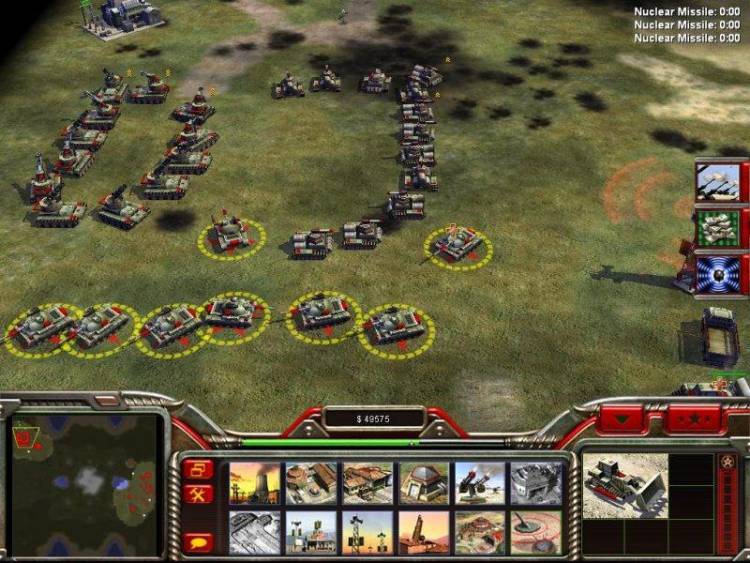Choose the Nuclear Reactor build icon
The image size is (750, 563).
click(255, 483)
